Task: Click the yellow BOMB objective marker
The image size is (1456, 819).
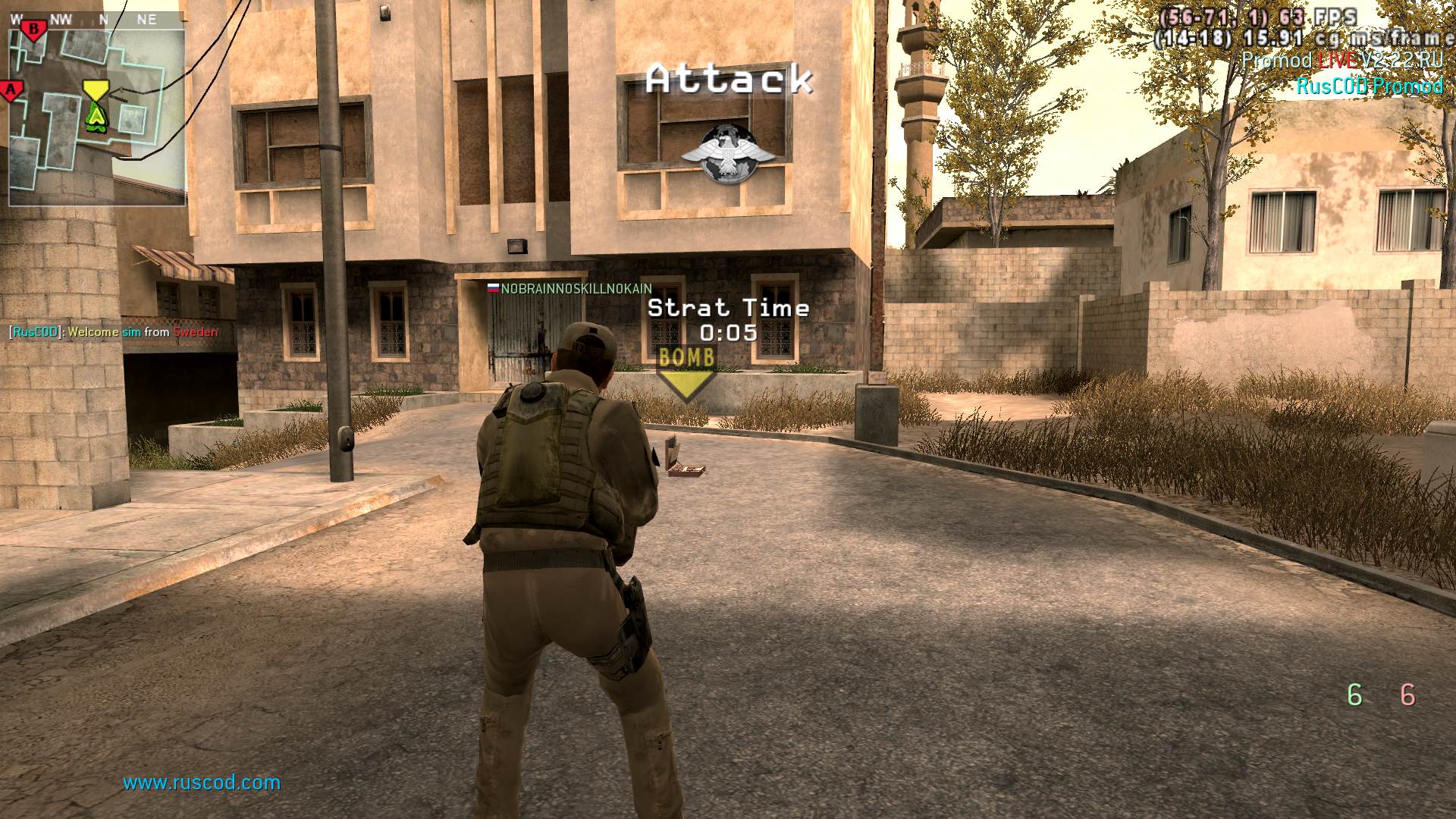Action: 686,372
